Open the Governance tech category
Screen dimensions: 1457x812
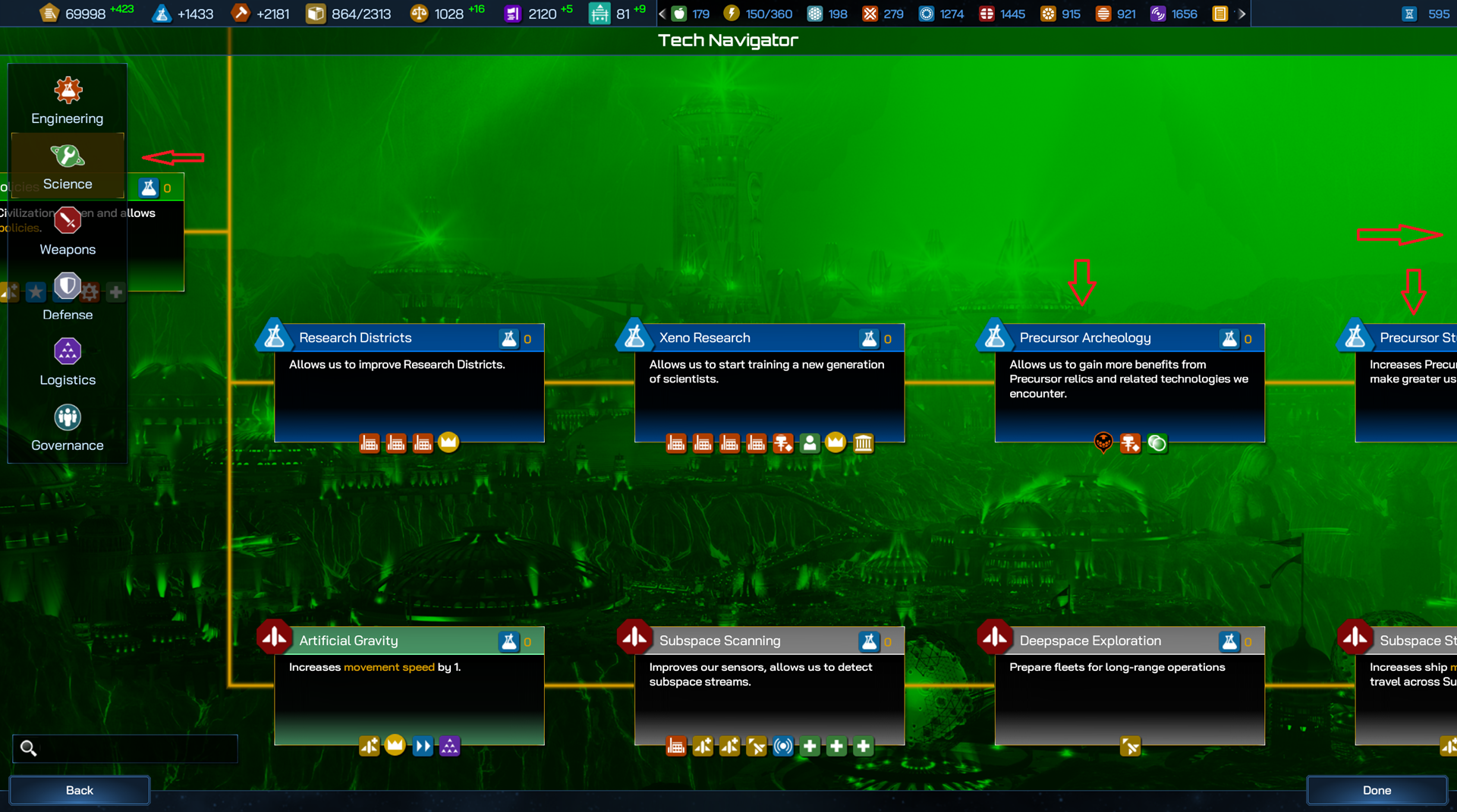[x=68, y=427]
